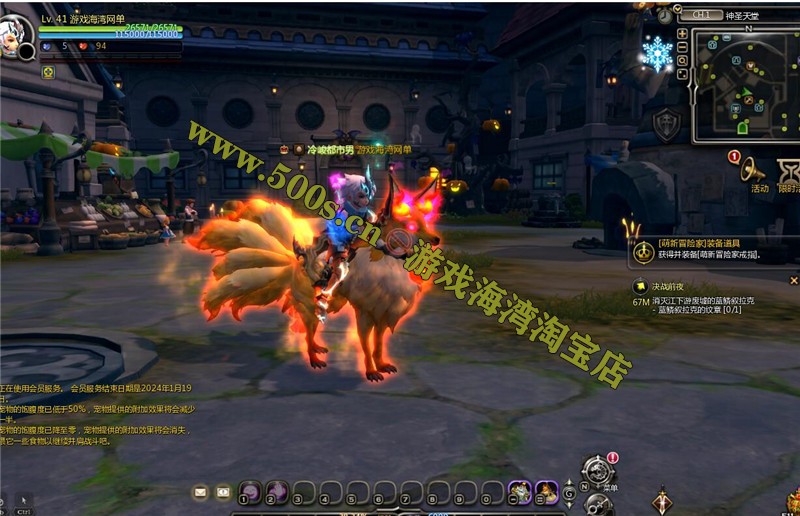
Task: Zoom in the minimap with the plus button
Action: click(x=682, y=33)
